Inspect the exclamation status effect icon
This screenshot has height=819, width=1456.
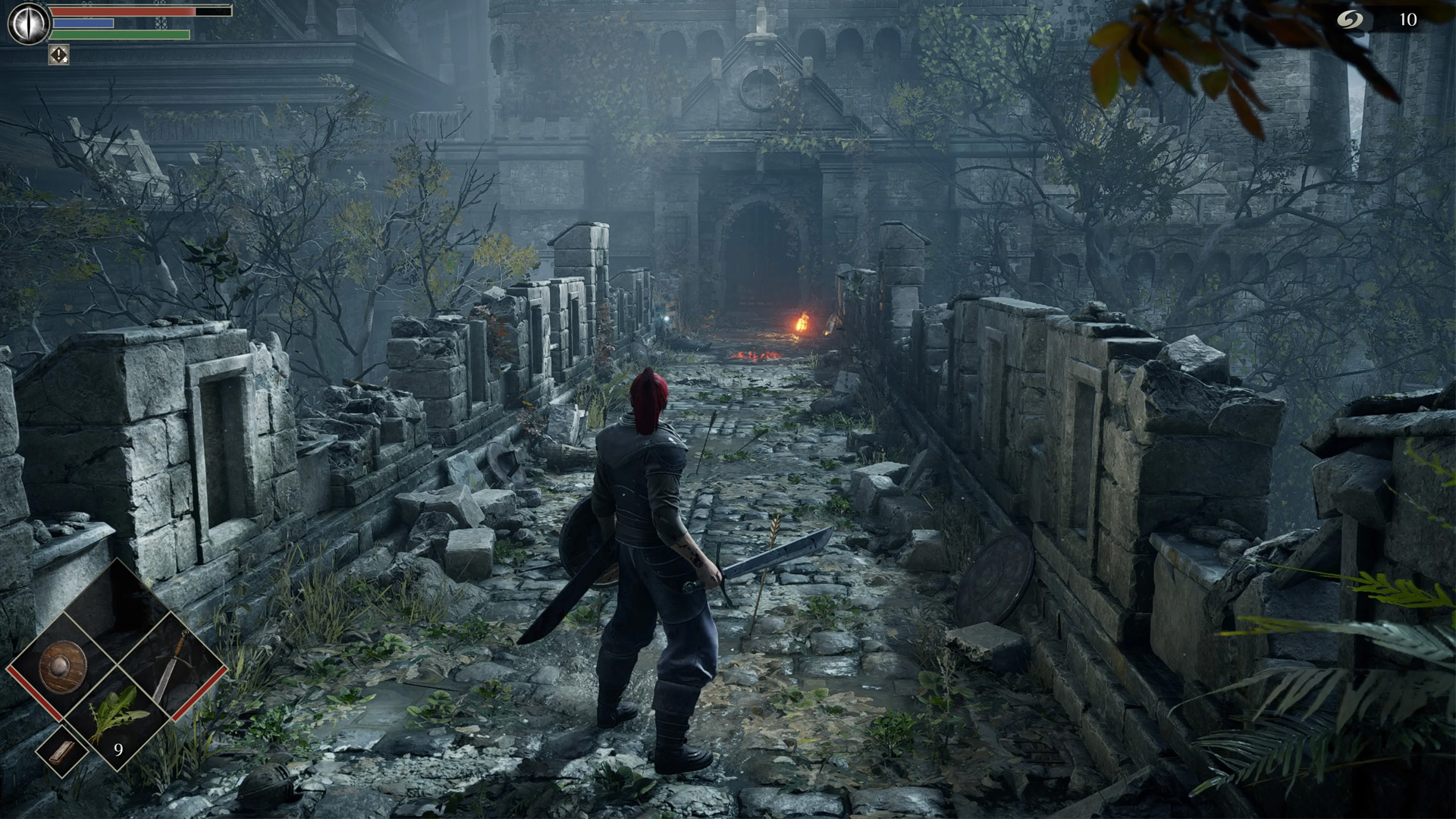pyautogui.click(x=59, y=55)
